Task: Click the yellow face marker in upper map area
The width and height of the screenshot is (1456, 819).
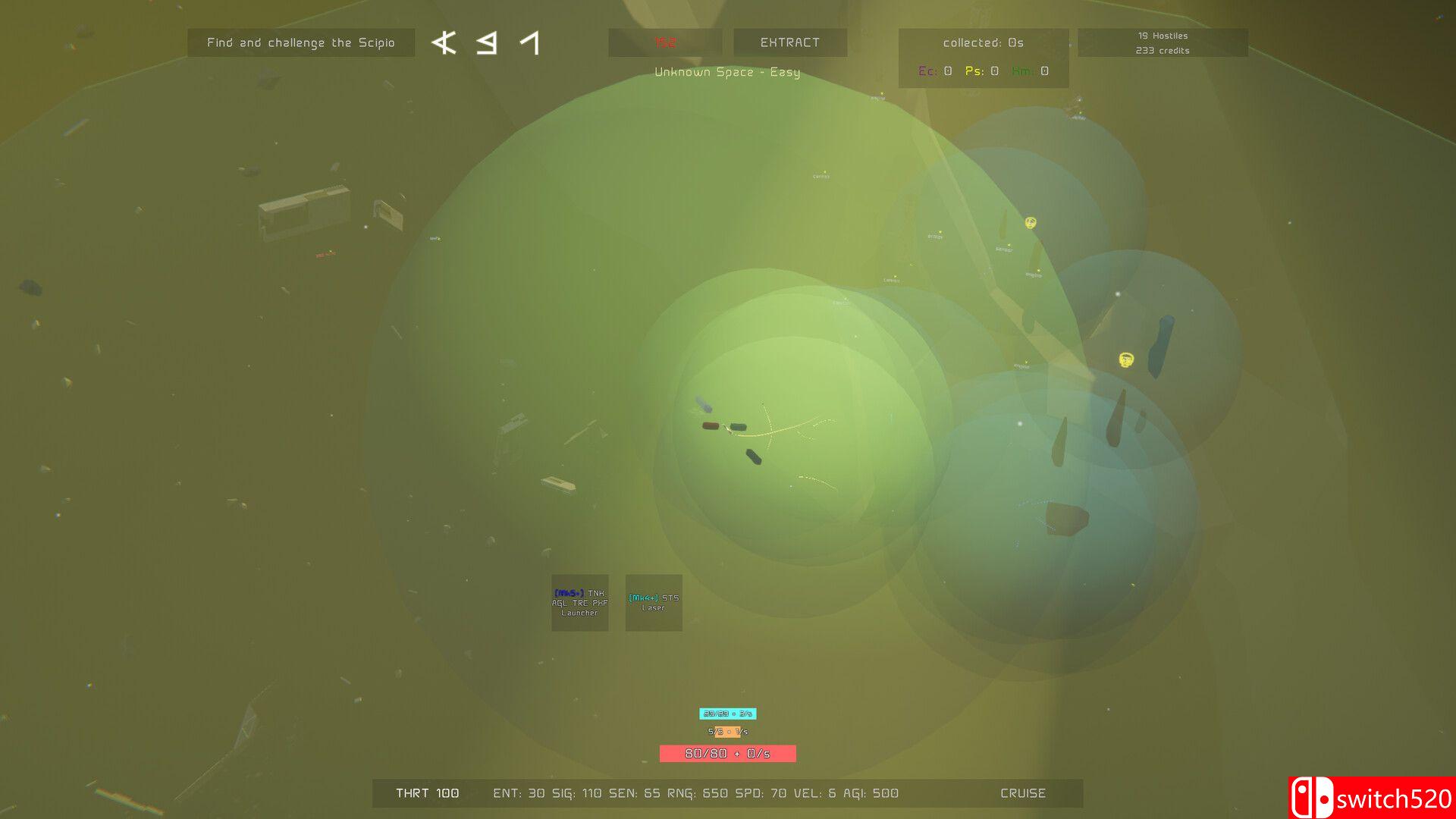Action: click(1030, 224)
